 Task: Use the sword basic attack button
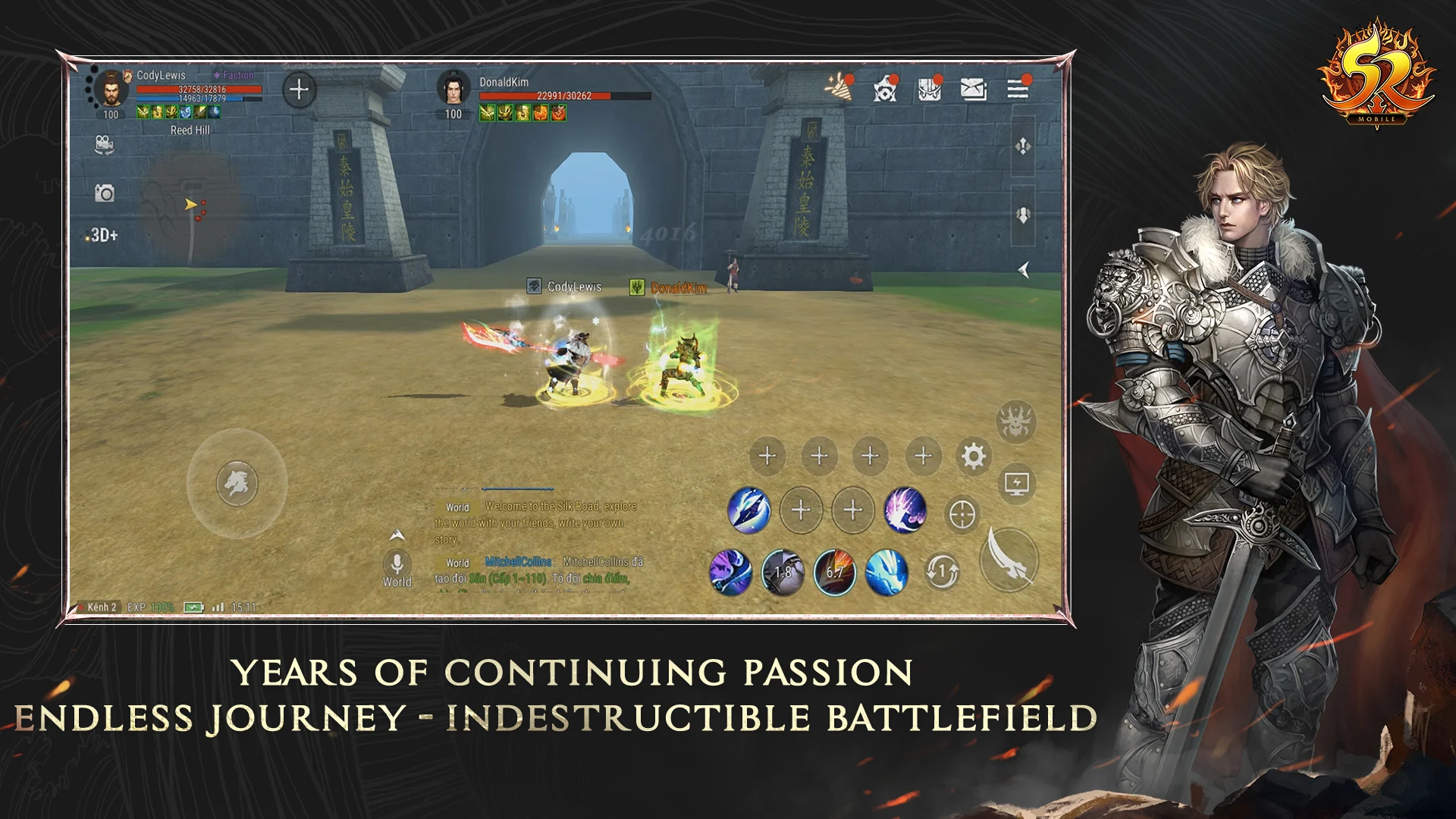click(1009, 560)
